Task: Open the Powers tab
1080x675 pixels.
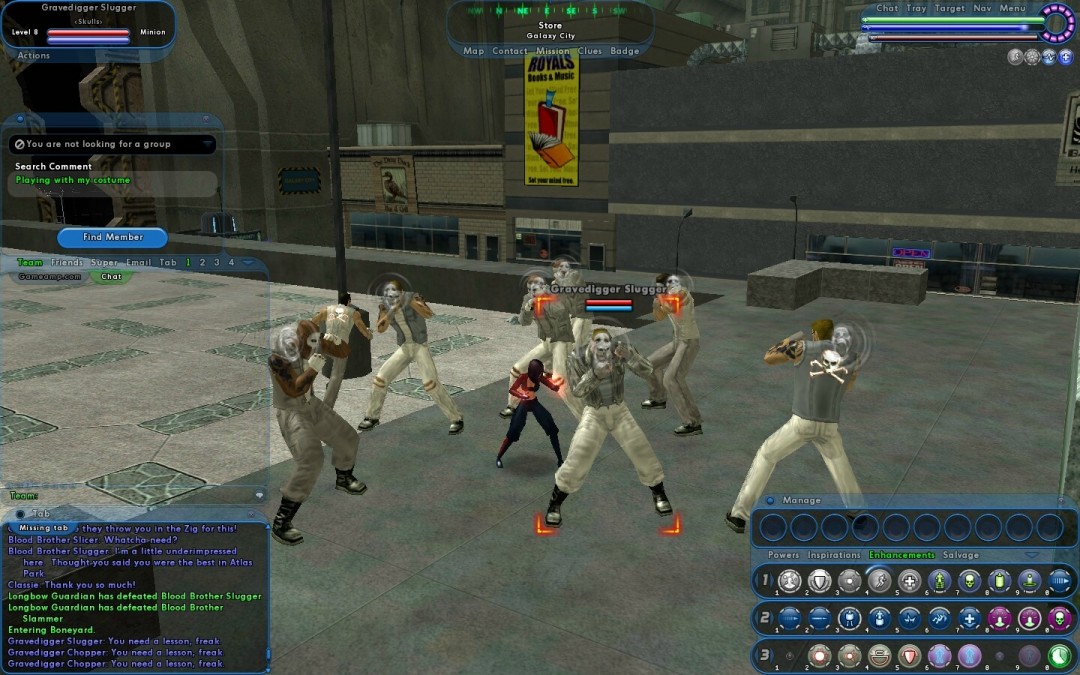Action: click(x=783, y=555)
